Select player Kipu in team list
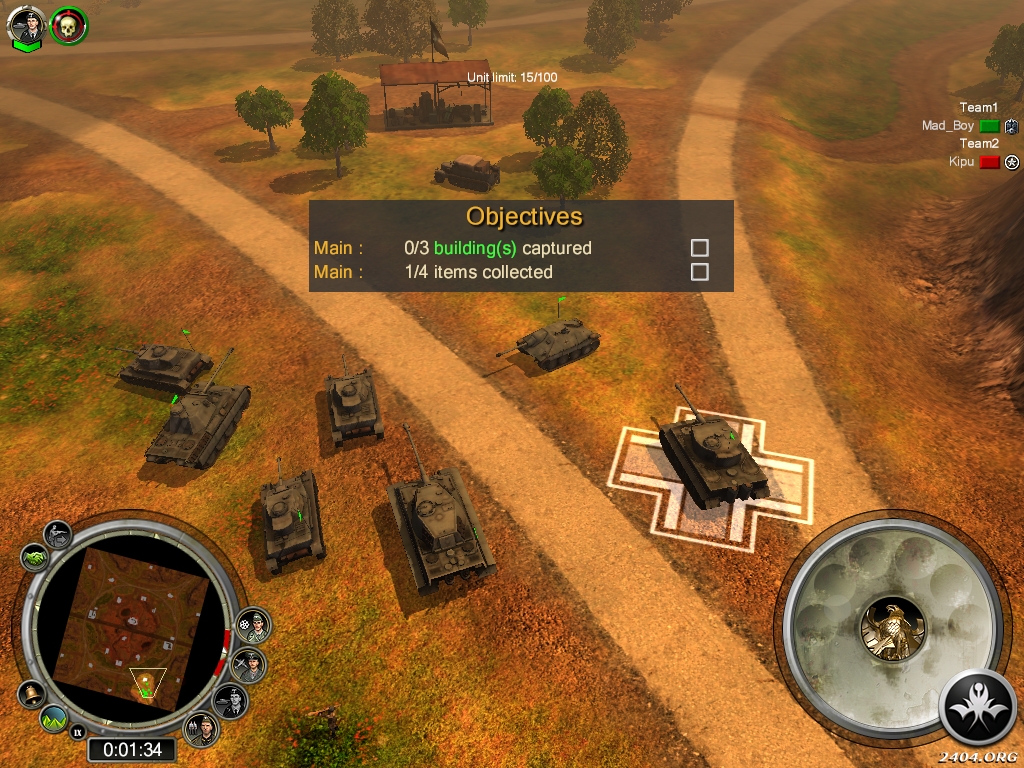 961,162
